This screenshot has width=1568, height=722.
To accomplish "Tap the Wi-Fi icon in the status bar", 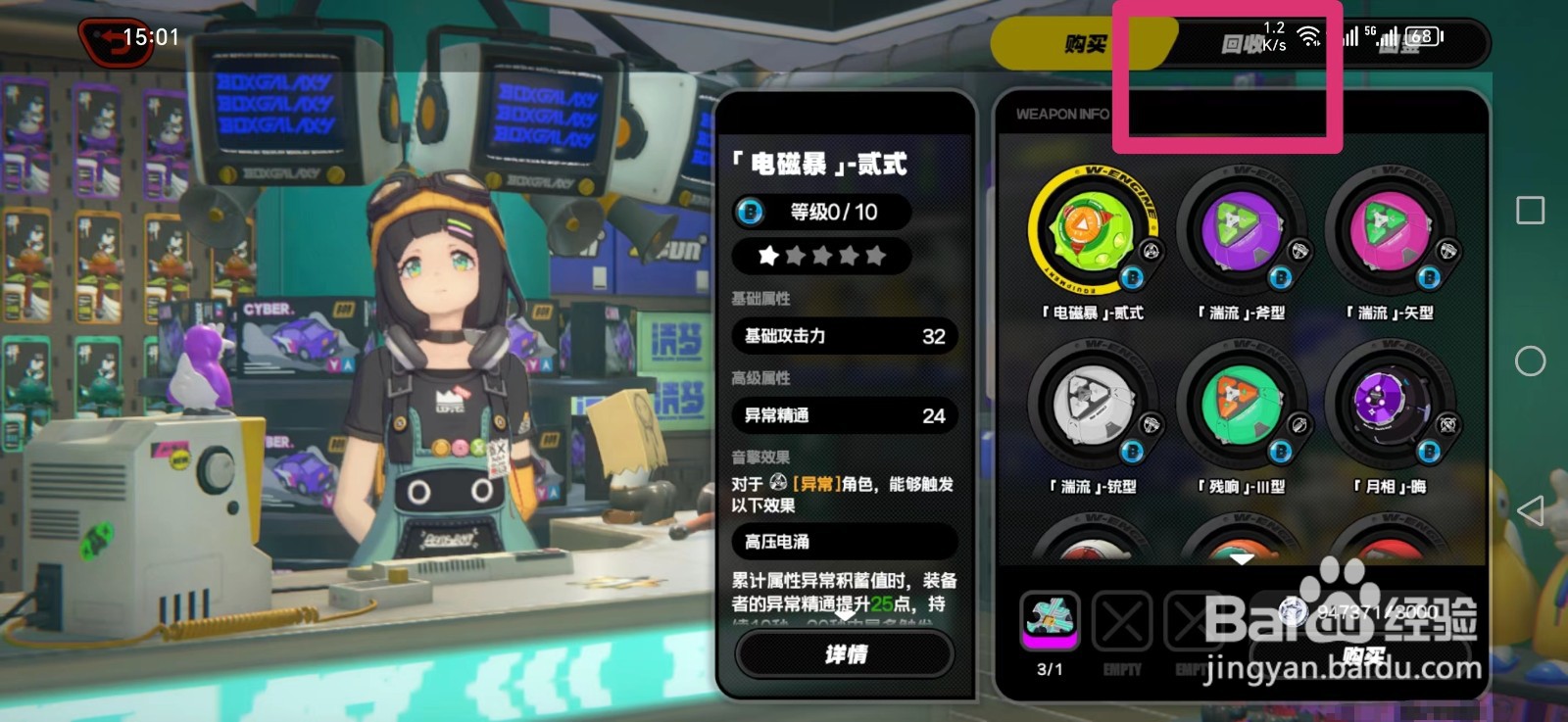I will 1307,35.
